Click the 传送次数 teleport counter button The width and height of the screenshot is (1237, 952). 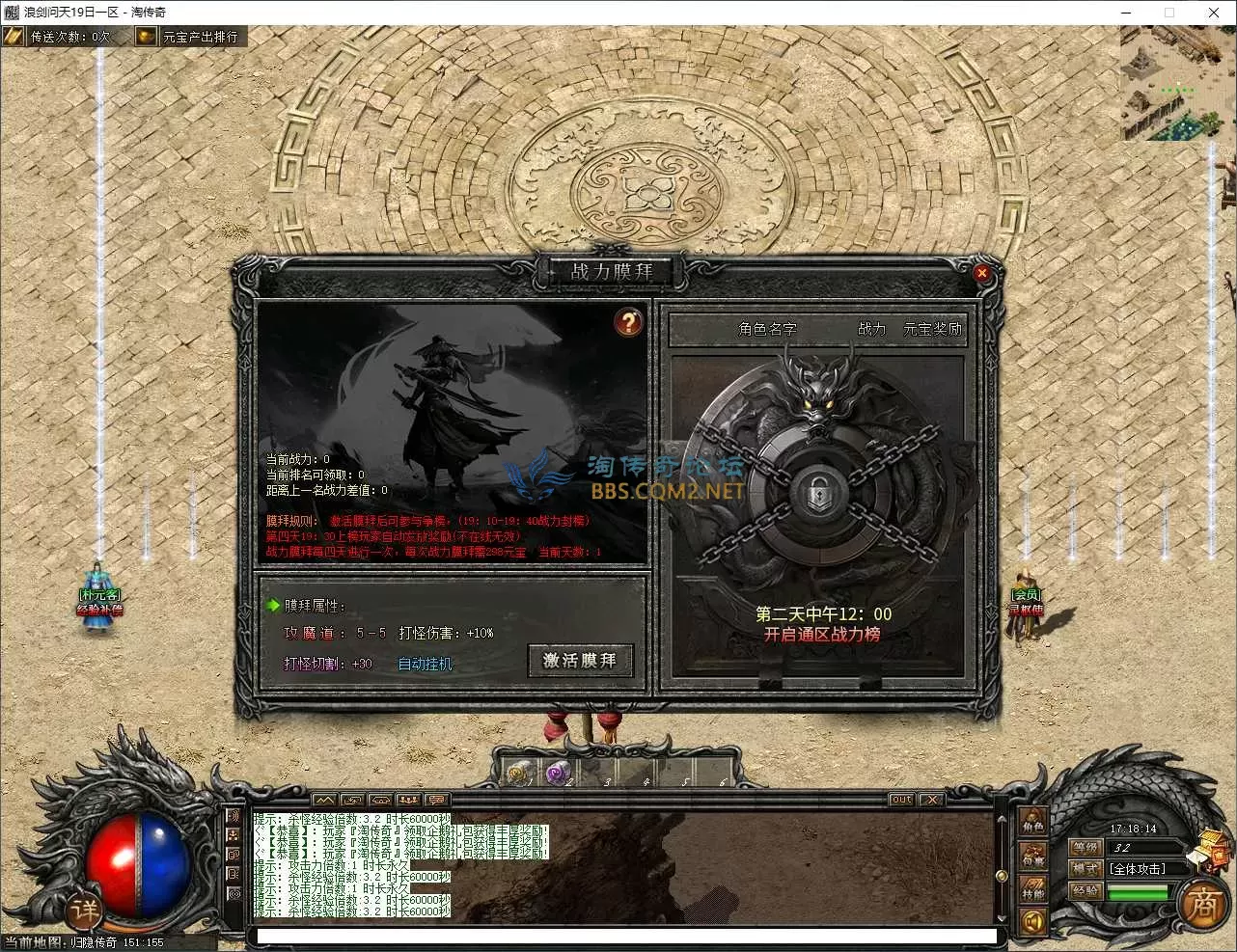(x=59, y=37)
